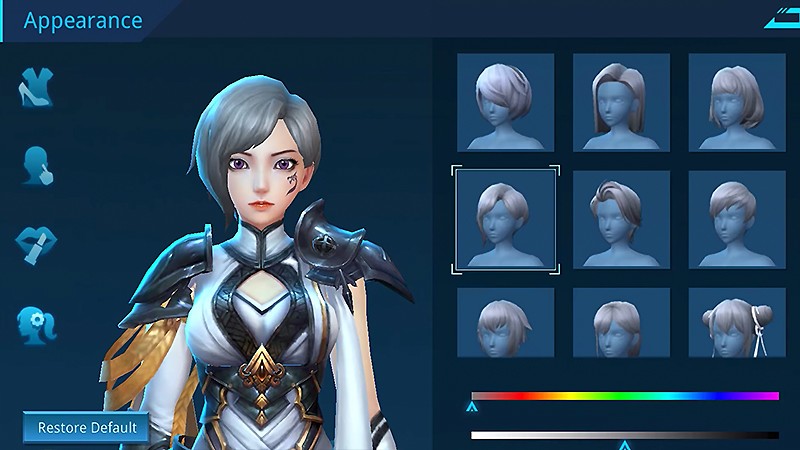
Task: Select the hairstyle tab with ponytail icon
Action: [x=36, y=322]
